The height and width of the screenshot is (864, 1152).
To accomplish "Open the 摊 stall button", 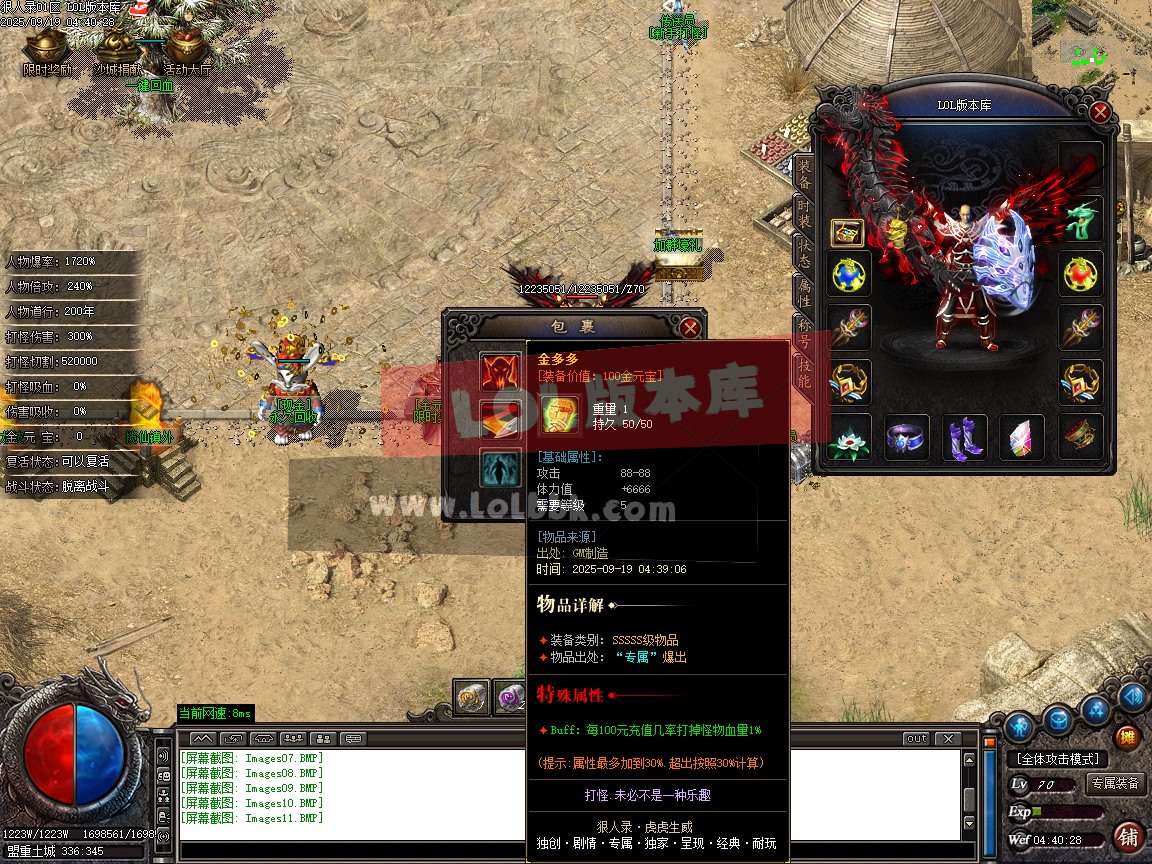I will click(1127, 738).
